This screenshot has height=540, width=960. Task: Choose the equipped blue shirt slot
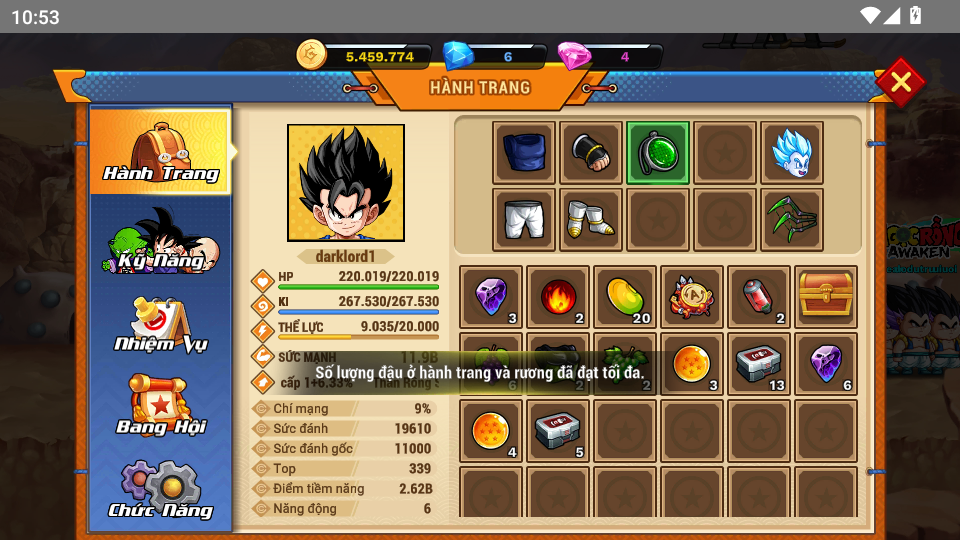[524, 153]
